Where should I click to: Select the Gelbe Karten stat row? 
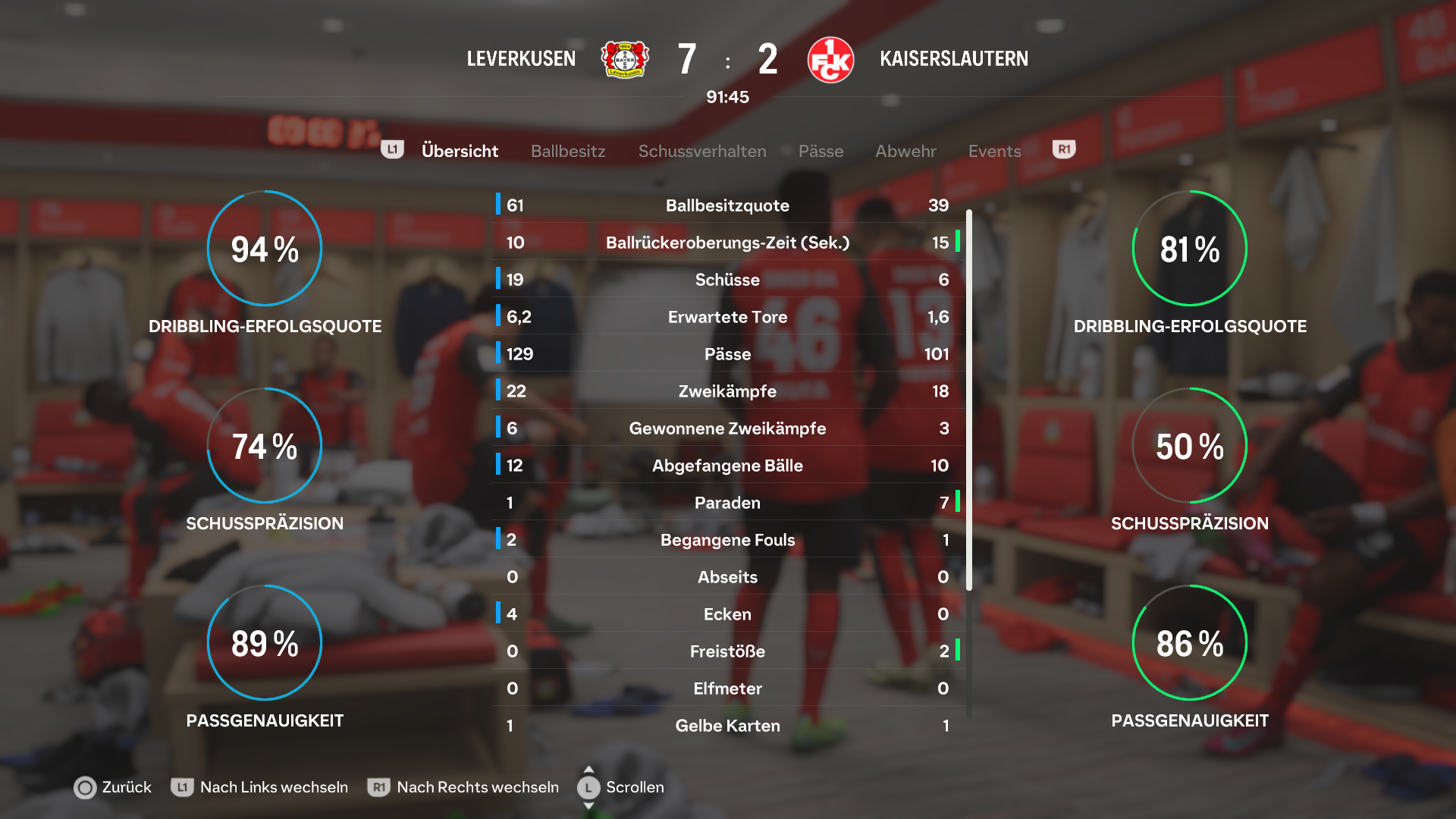tap(727, 726)
